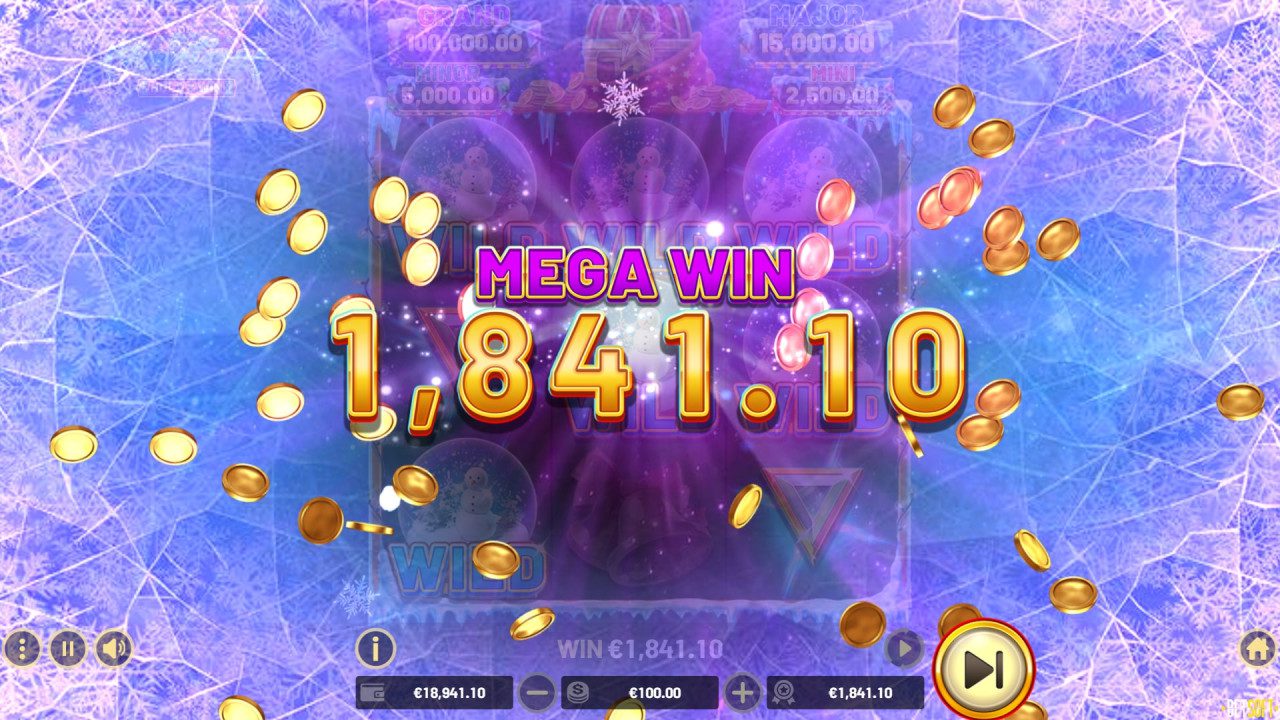1280x720 pixels.
Task: Click the WIN €1,841.10 text
Action: [x=640, y=647]
